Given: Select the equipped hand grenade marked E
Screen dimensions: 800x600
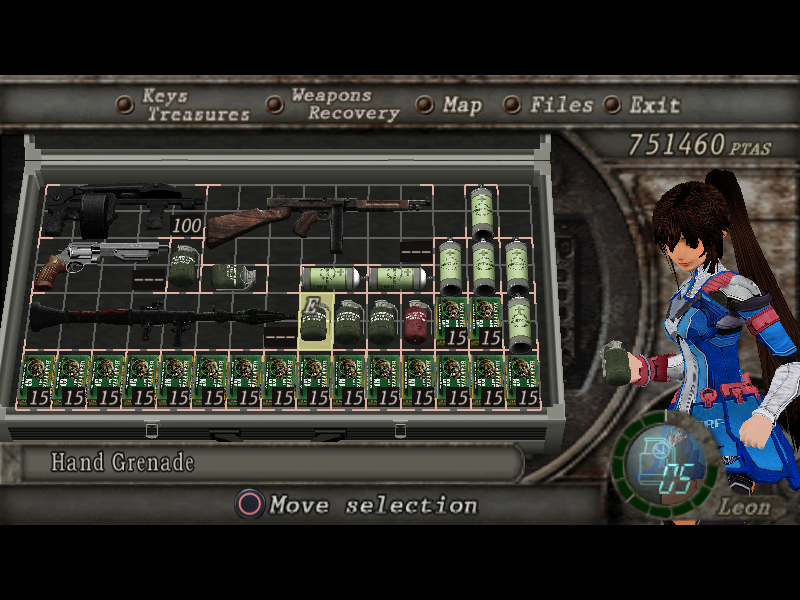Looking at the screenshot, I should coord(315,322).
